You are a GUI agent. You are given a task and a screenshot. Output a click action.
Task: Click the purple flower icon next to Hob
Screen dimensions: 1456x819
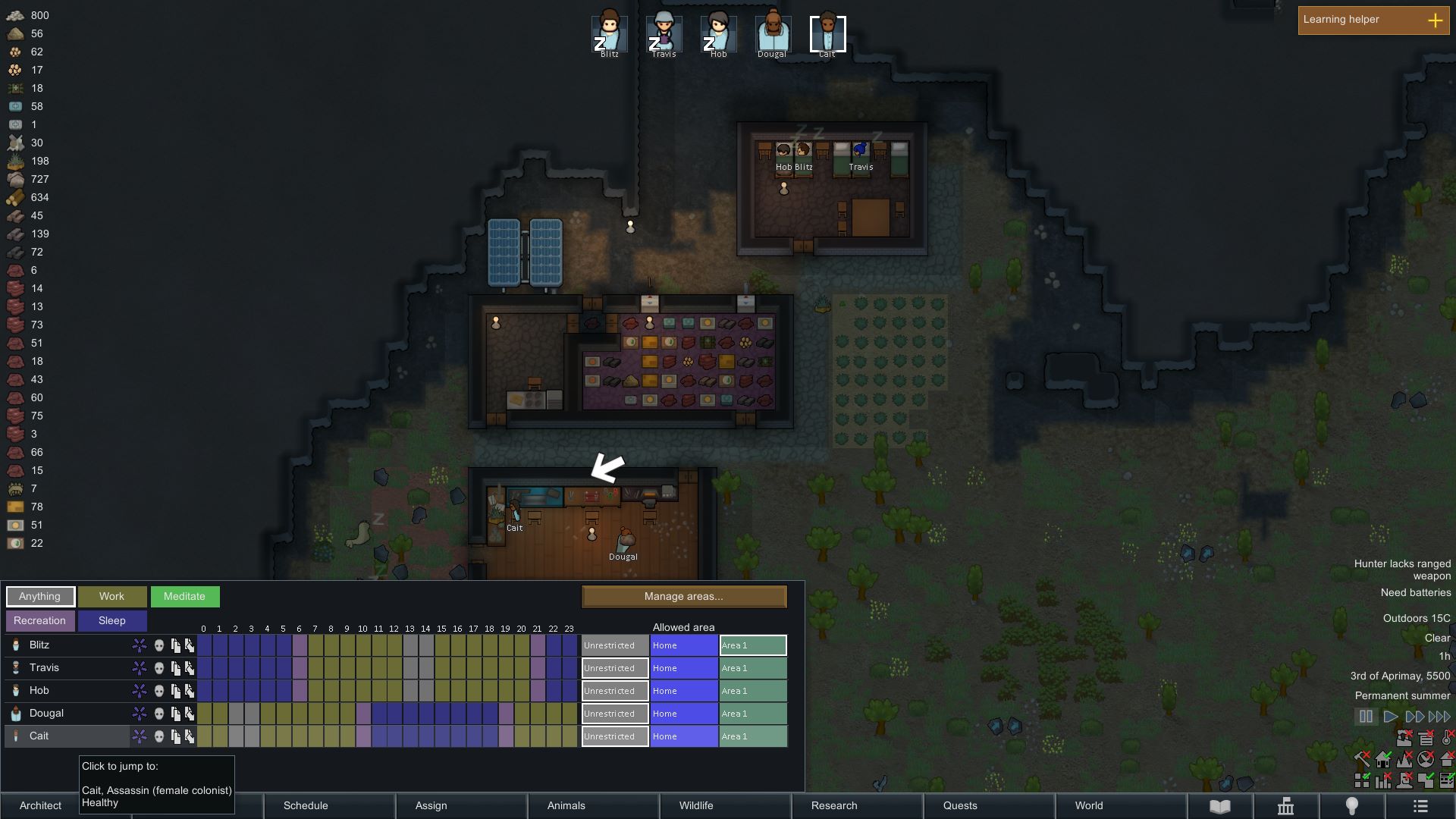pos(140,690)
